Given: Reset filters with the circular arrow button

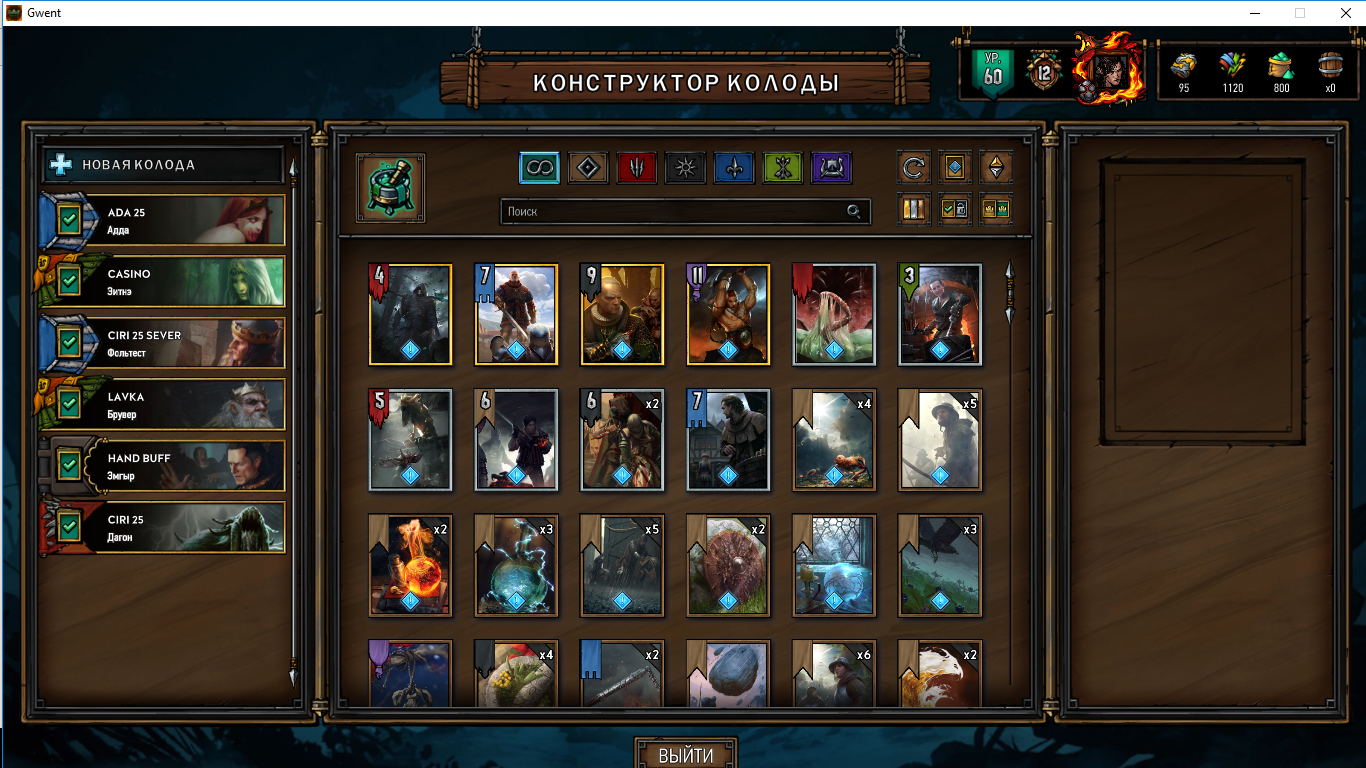Looking at the screenshot, I should tap(914, 168).
